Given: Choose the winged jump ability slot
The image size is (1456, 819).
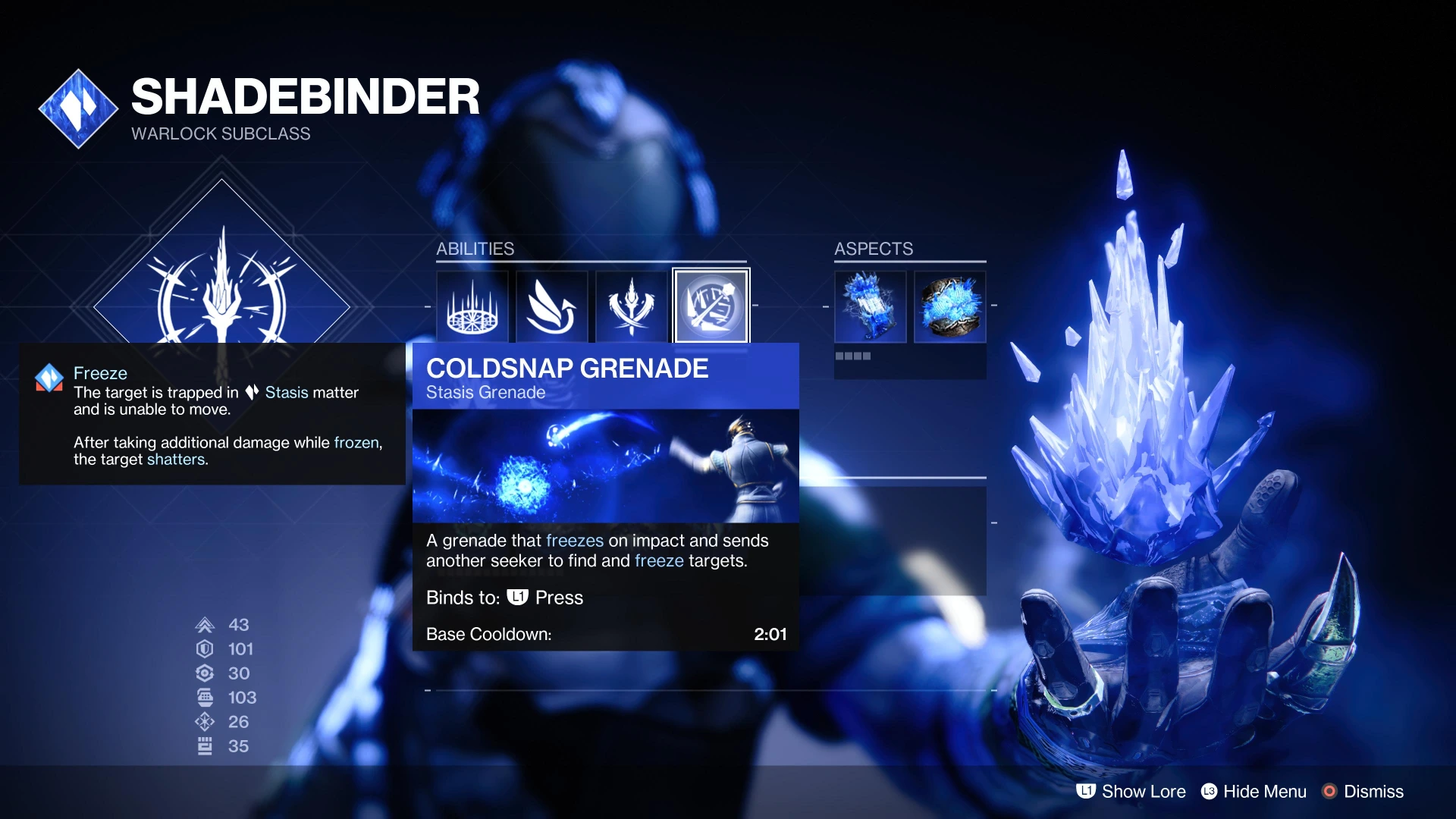Looking at the screenshot, I should pos(552,306).
